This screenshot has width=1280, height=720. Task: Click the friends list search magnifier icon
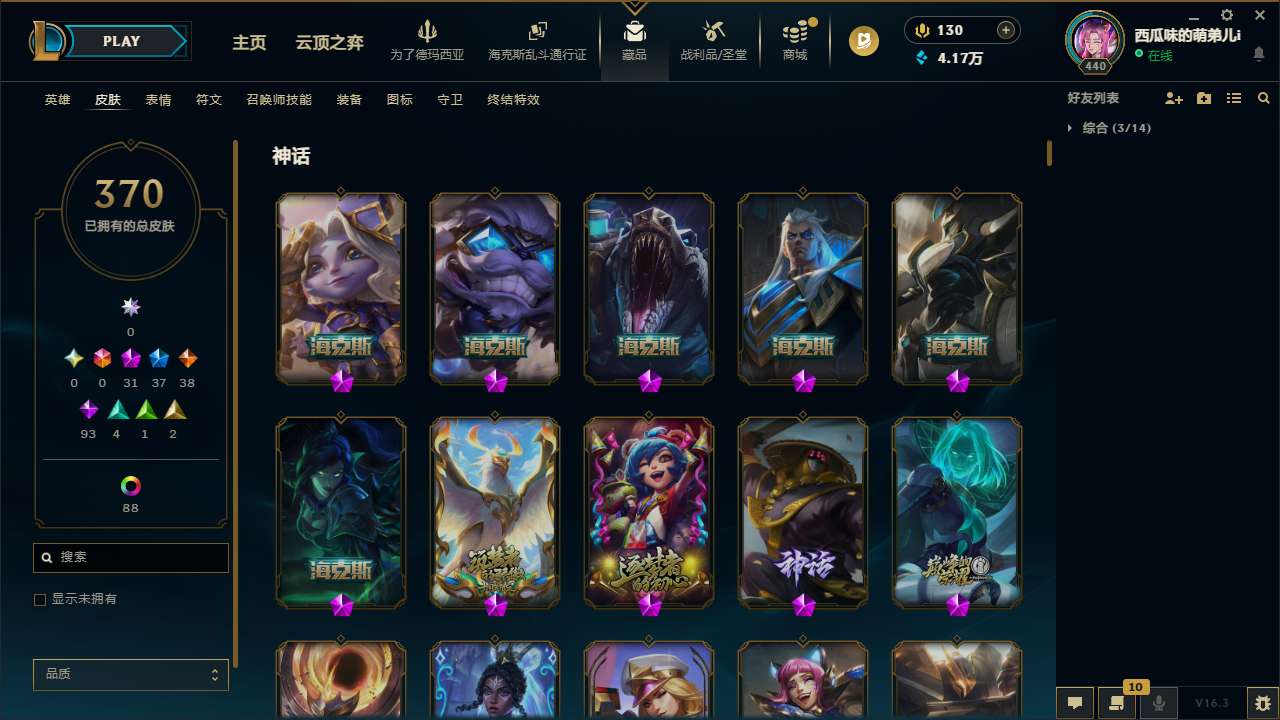(x=1263, y=98)
